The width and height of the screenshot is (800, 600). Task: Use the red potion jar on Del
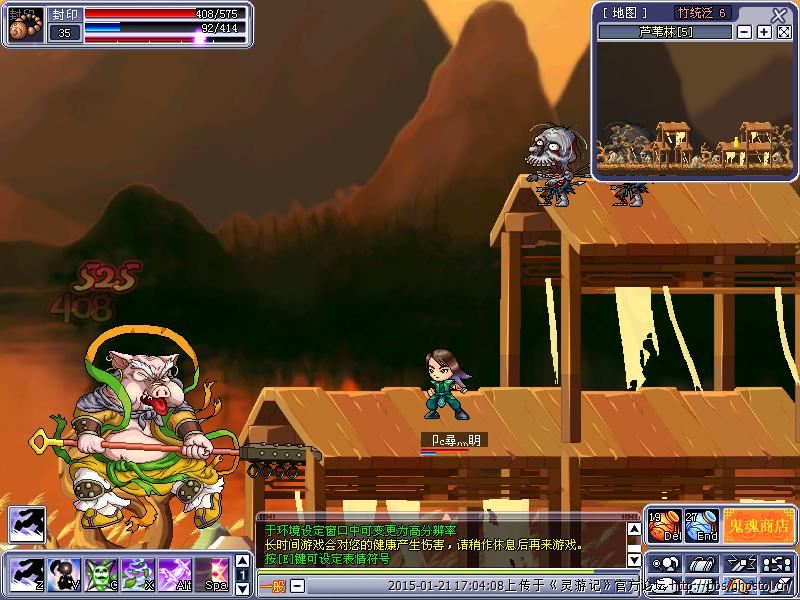(665, 525)
